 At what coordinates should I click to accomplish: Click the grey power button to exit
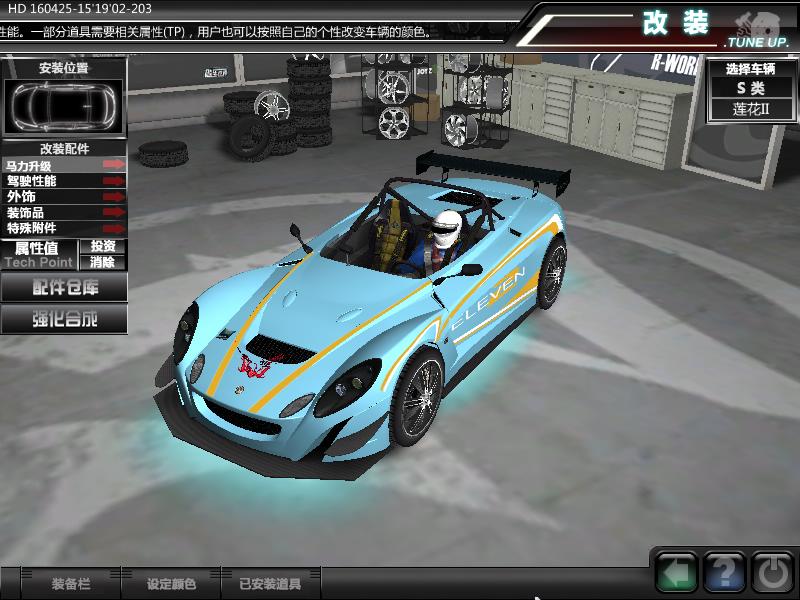(771, 573)
